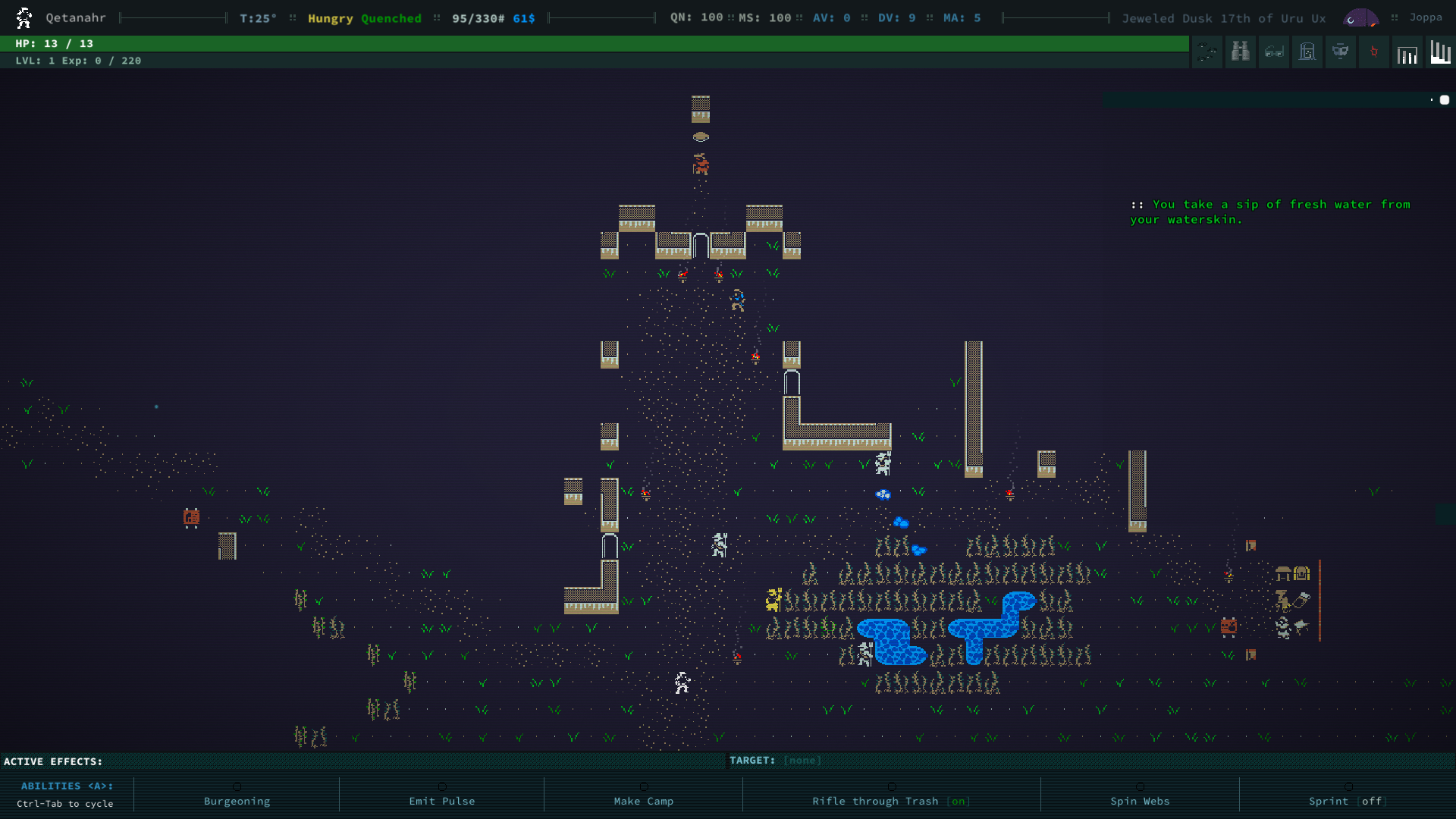Viewport: 1456px width, 819px height.
Task: Click the day-night dial icon
Action: [1360, 17]
